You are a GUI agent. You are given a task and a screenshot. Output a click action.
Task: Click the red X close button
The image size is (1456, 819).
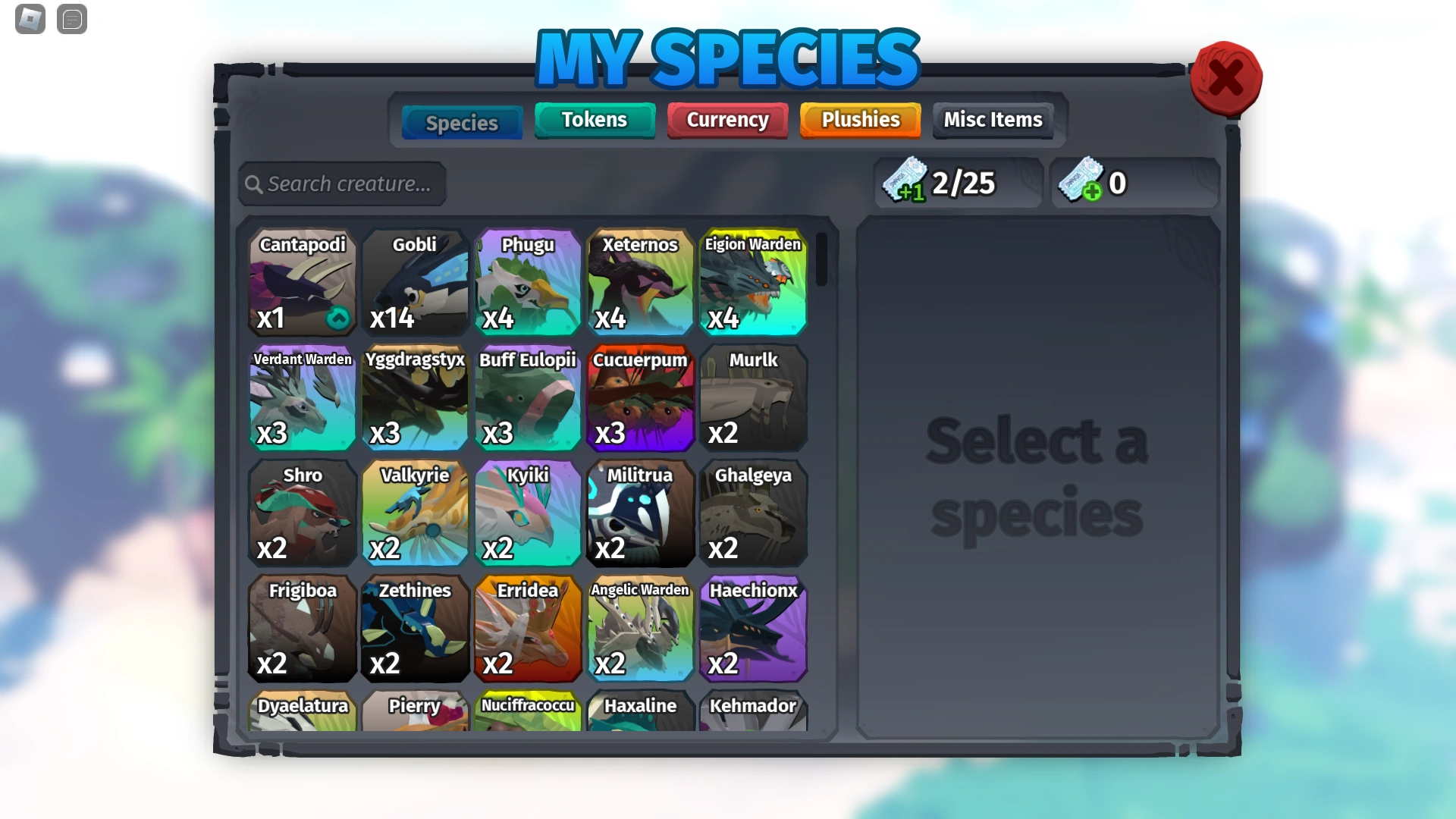(x=1225, y=78)
